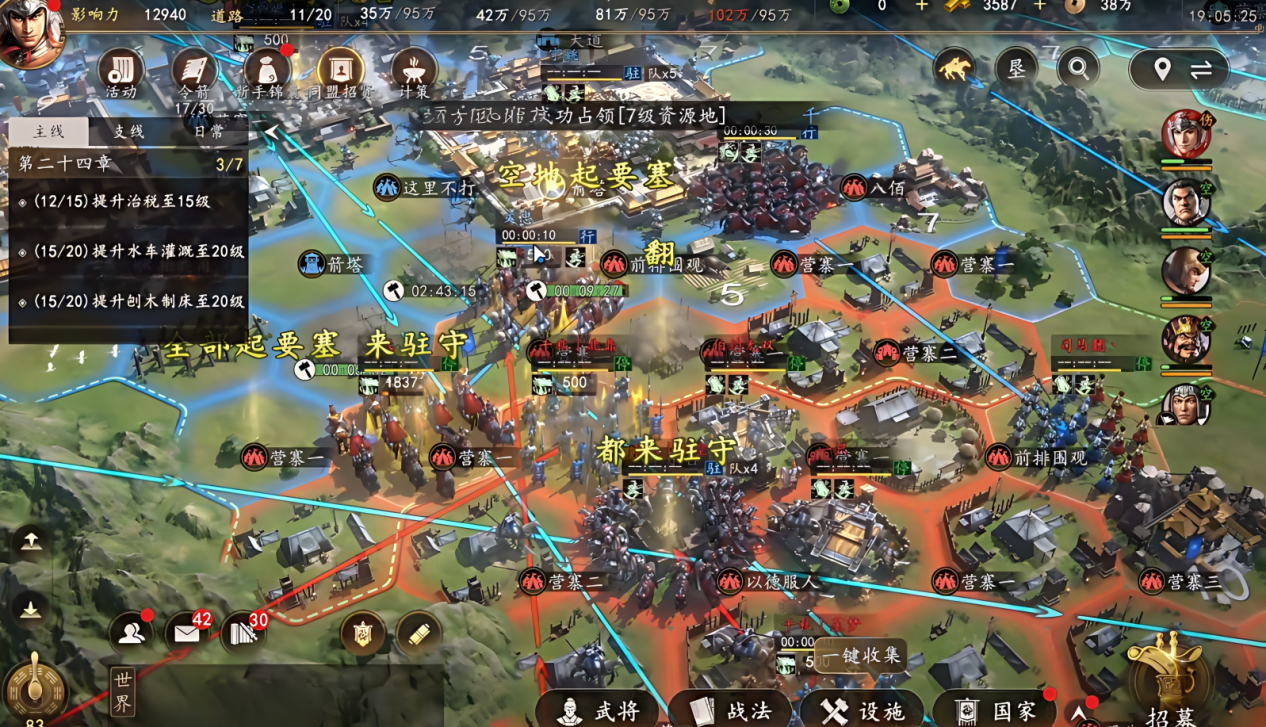This screenshot has height=727, width=1266.
Task: Open the 武将 generals menu
Action: click(x=599, y=709)
